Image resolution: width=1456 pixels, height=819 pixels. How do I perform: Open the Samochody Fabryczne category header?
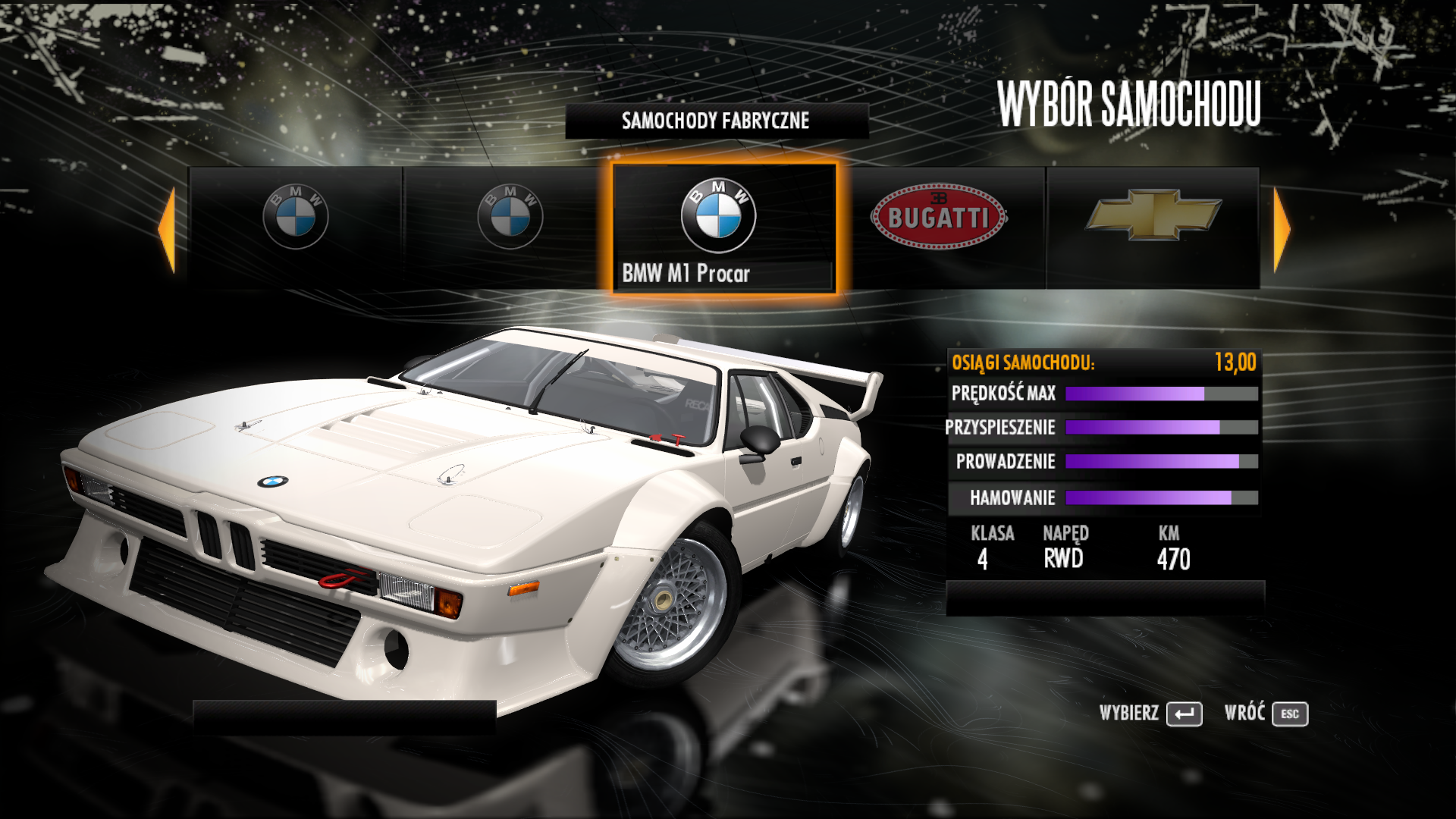click(716, 121)
